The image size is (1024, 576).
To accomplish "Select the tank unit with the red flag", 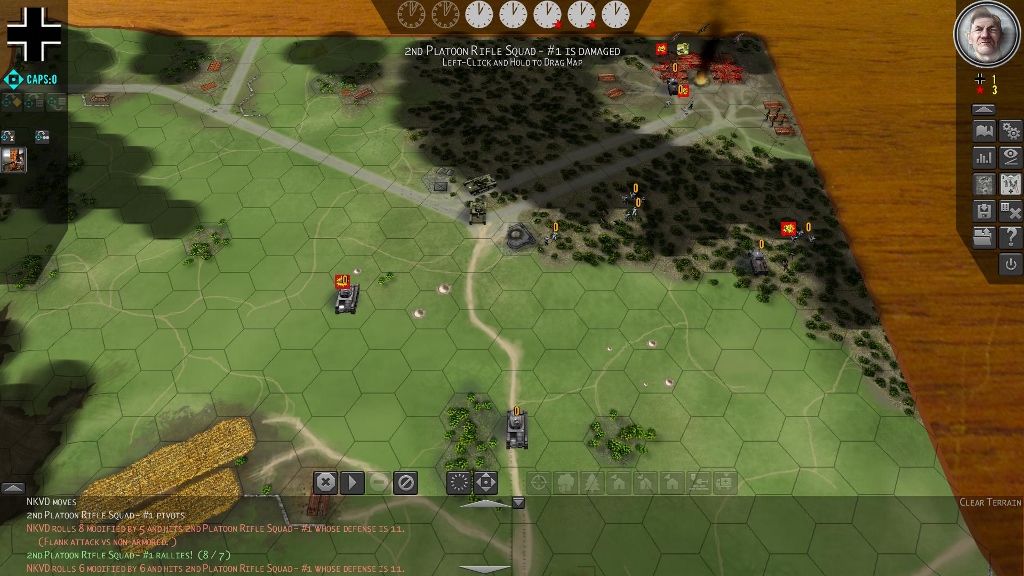I will [347, 298].
